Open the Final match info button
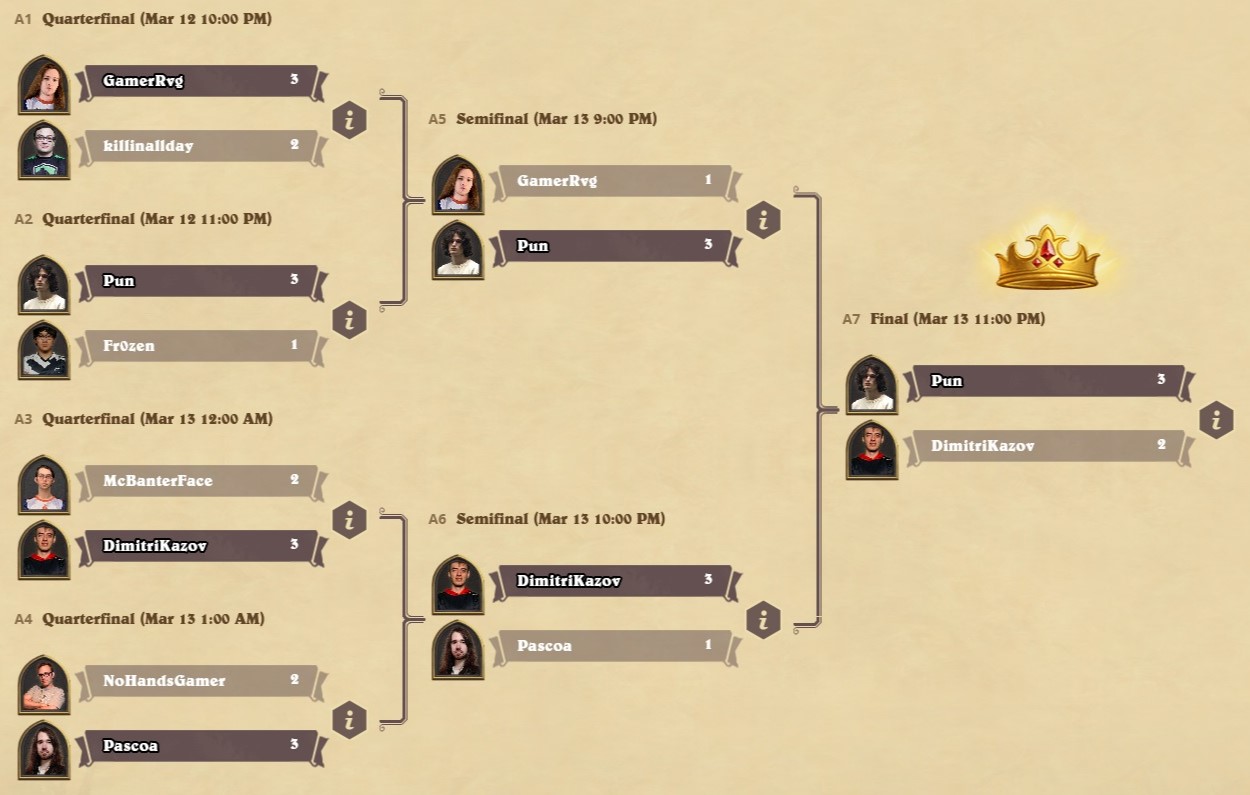The height and width of the screenshot is (795, 1250). click(1216, 420)
